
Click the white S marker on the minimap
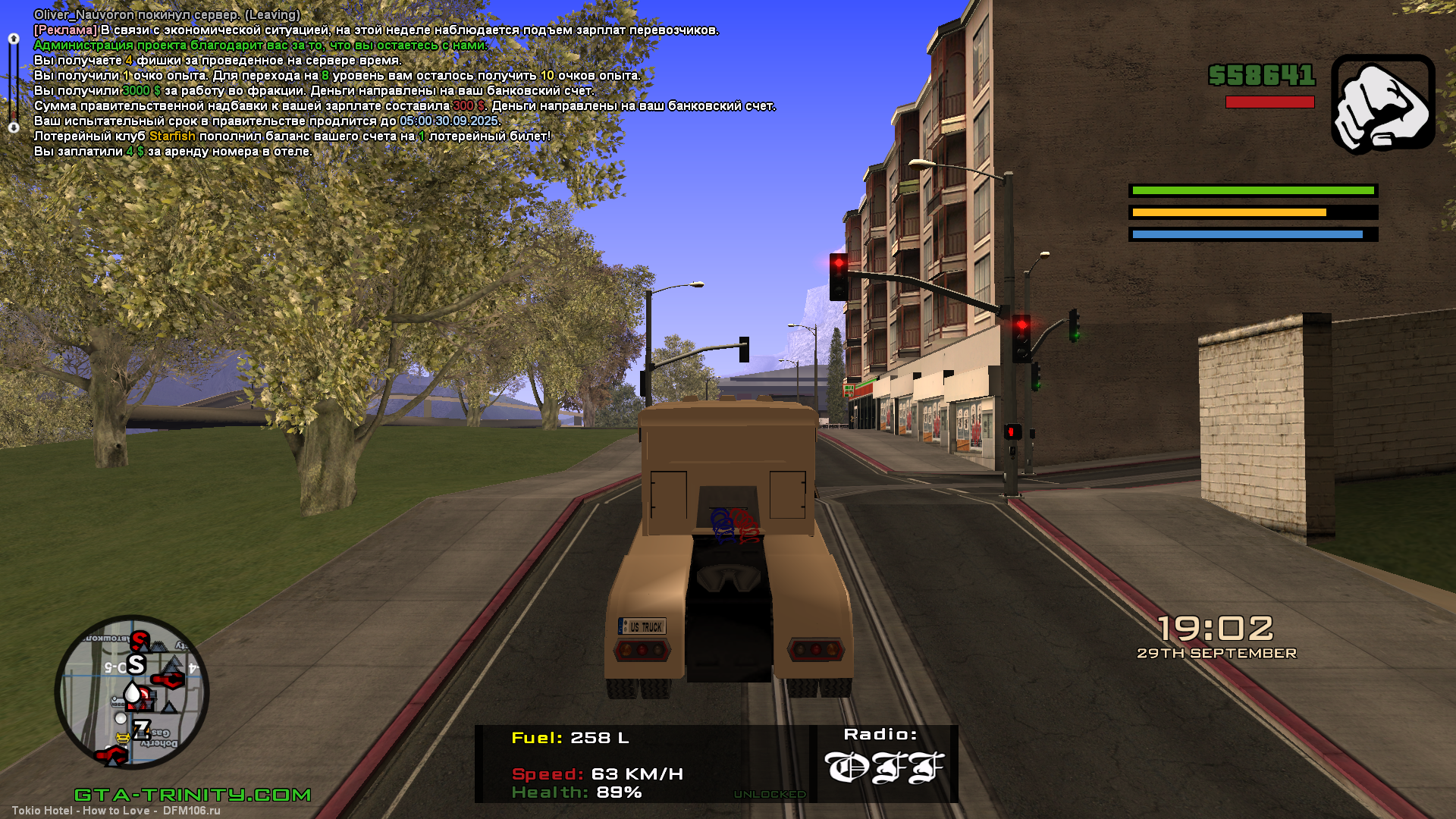[x=136, y=664]
